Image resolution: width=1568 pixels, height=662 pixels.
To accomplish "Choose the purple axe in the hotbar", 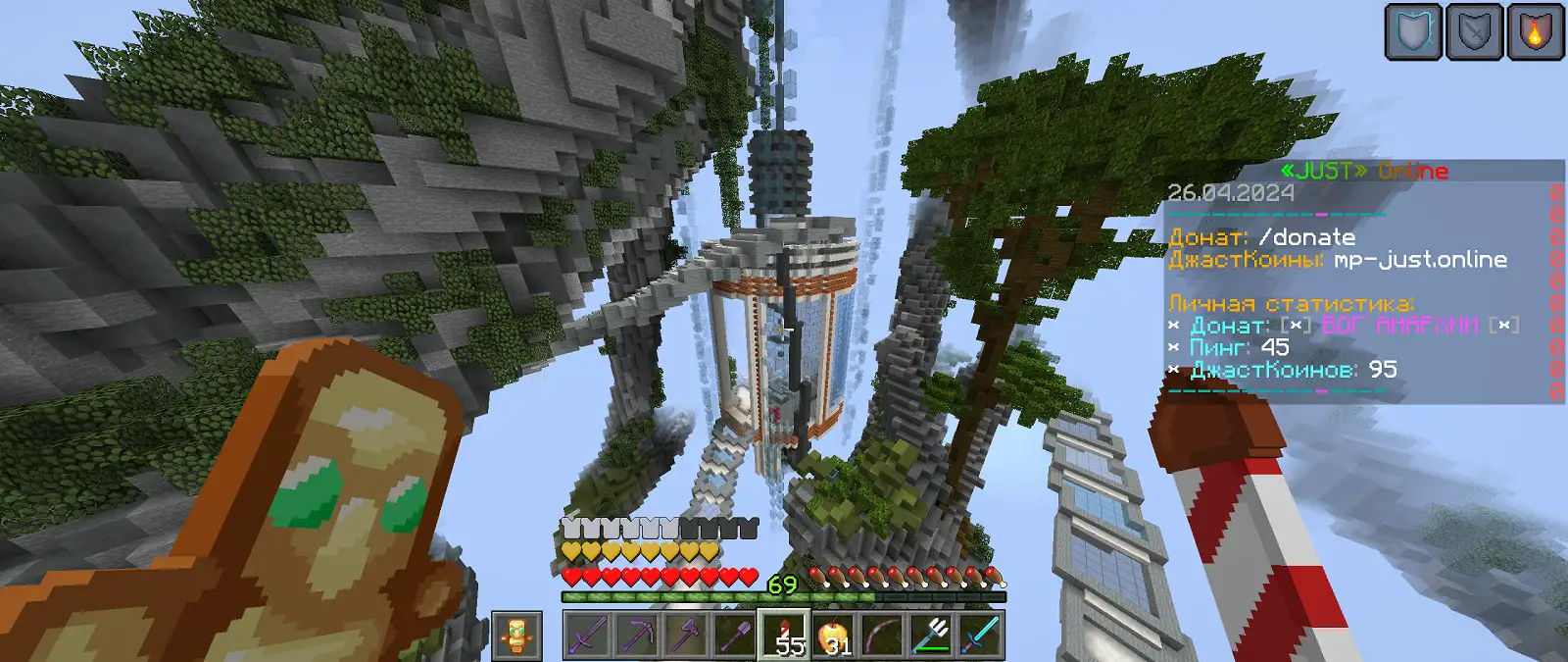I will pos(686,636).
